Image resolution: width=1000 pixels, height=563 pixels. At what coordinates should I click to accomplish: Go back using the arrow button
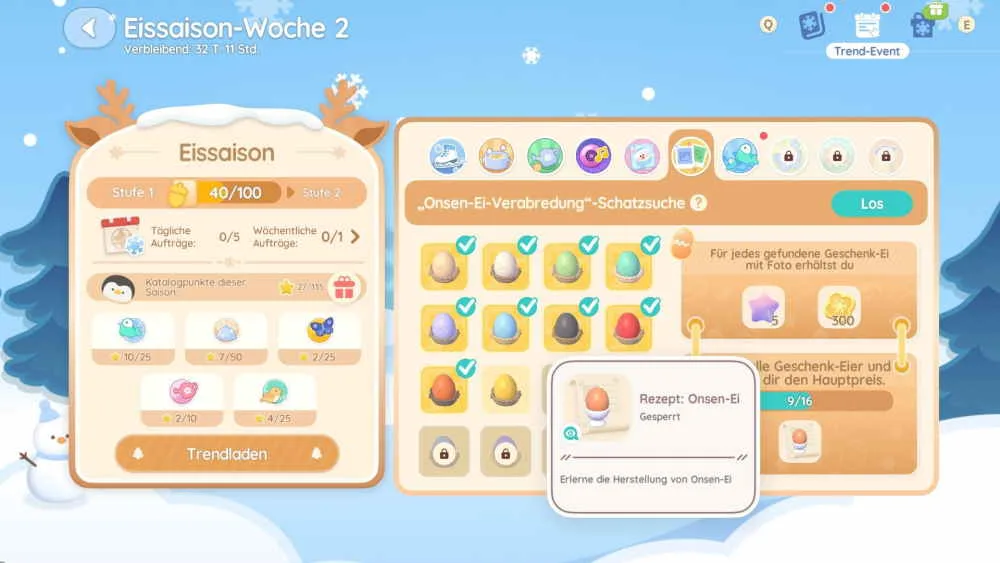89,28
